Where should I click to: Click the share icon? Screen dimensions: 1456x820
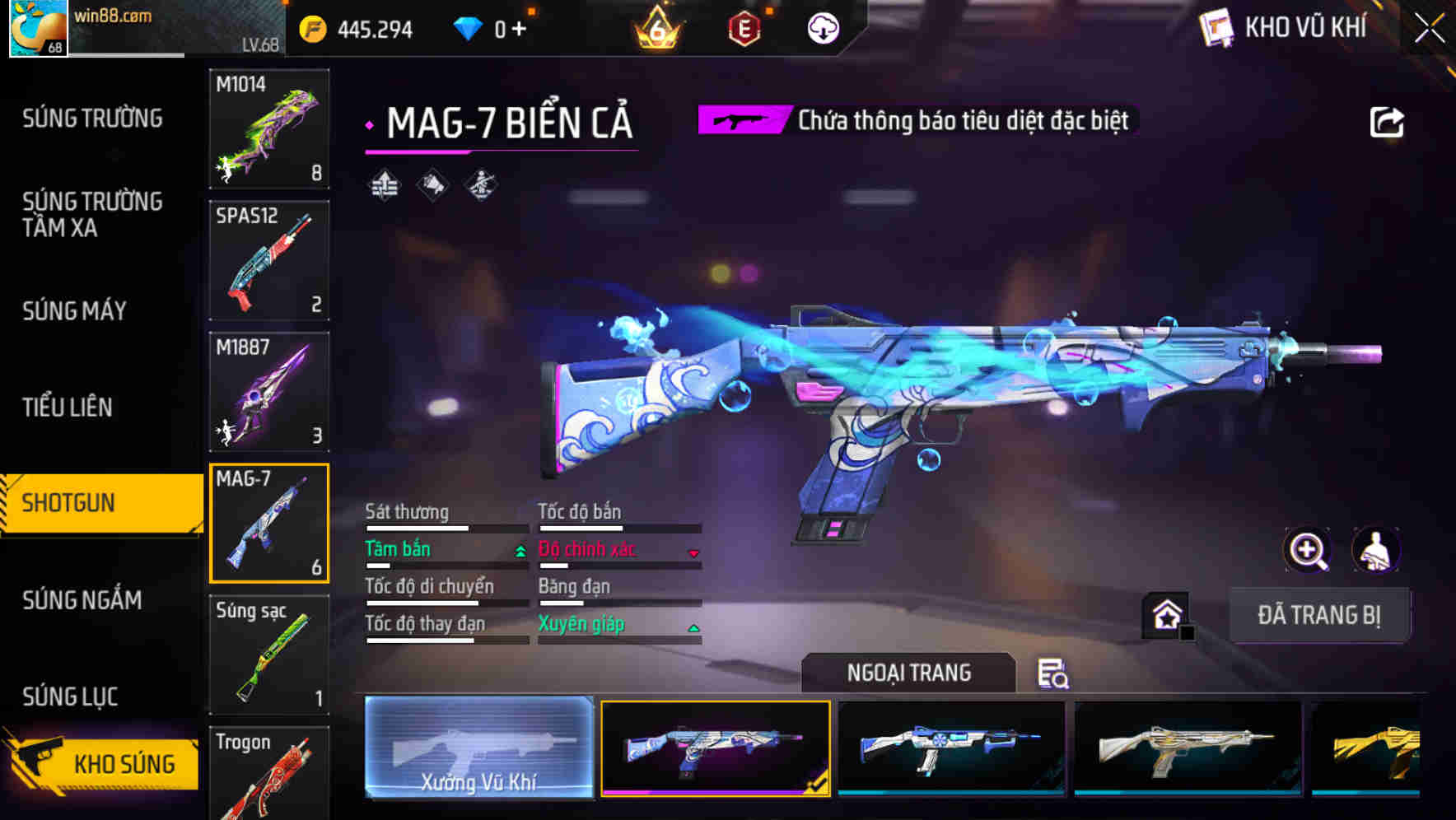pyautogui.click(x=1386, y=123)
